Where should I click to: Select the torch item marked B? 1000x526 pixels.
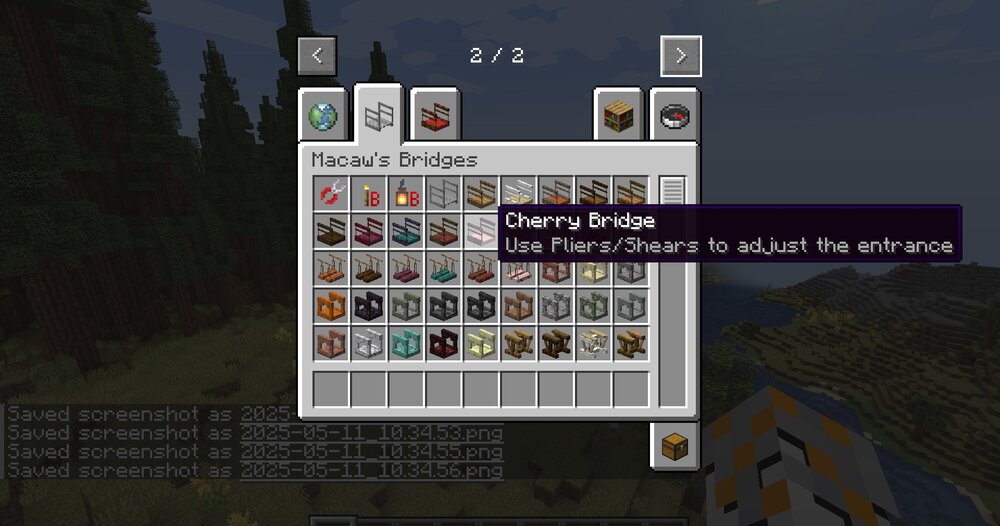click(369, 194)
